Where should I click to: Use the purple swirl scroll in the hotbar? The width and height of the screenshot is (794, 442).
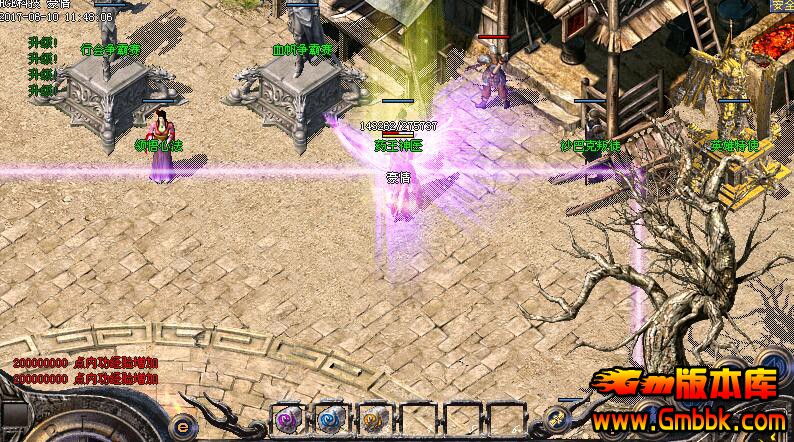[288, 419]
